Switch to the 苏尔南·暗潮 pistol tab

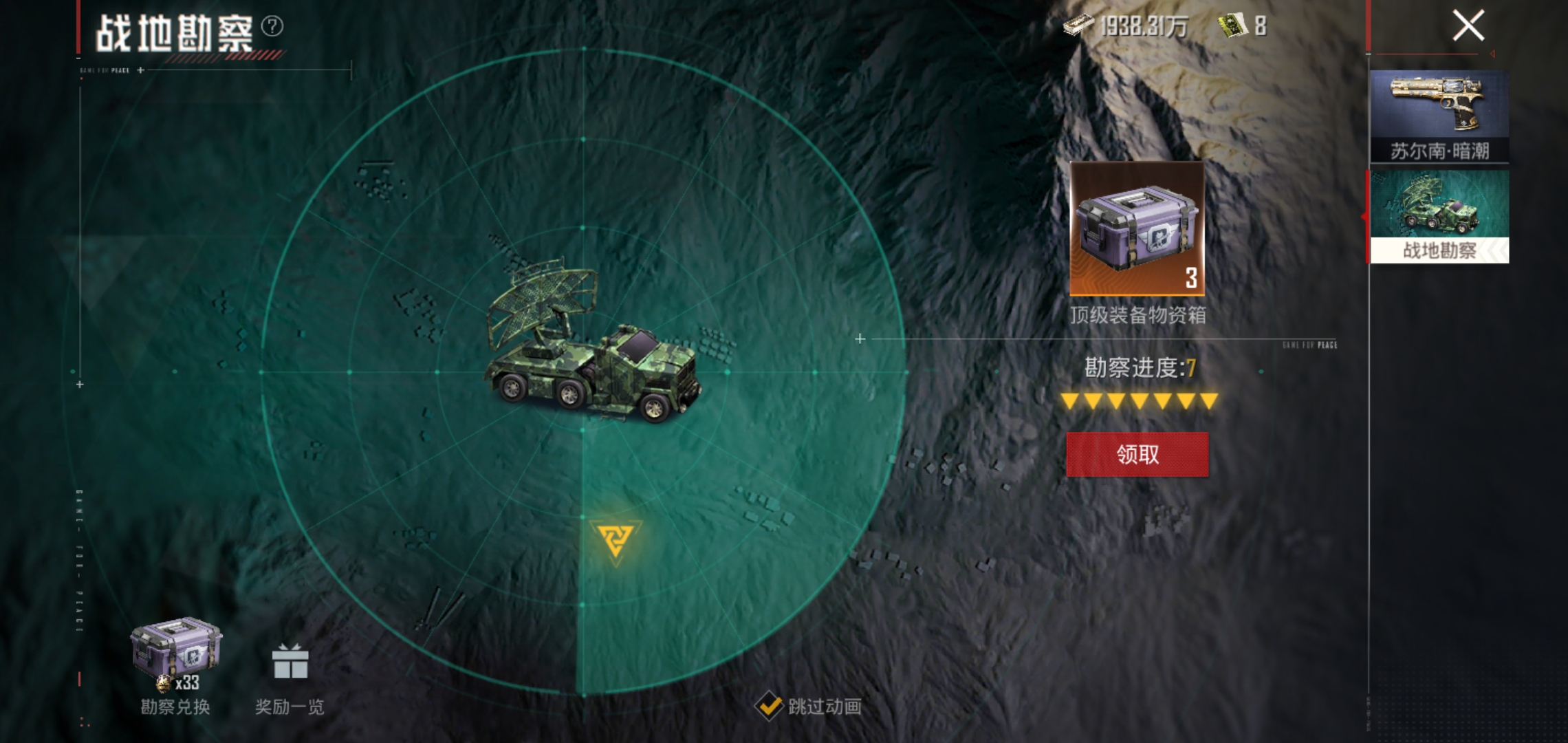(x=1439, y=116)
